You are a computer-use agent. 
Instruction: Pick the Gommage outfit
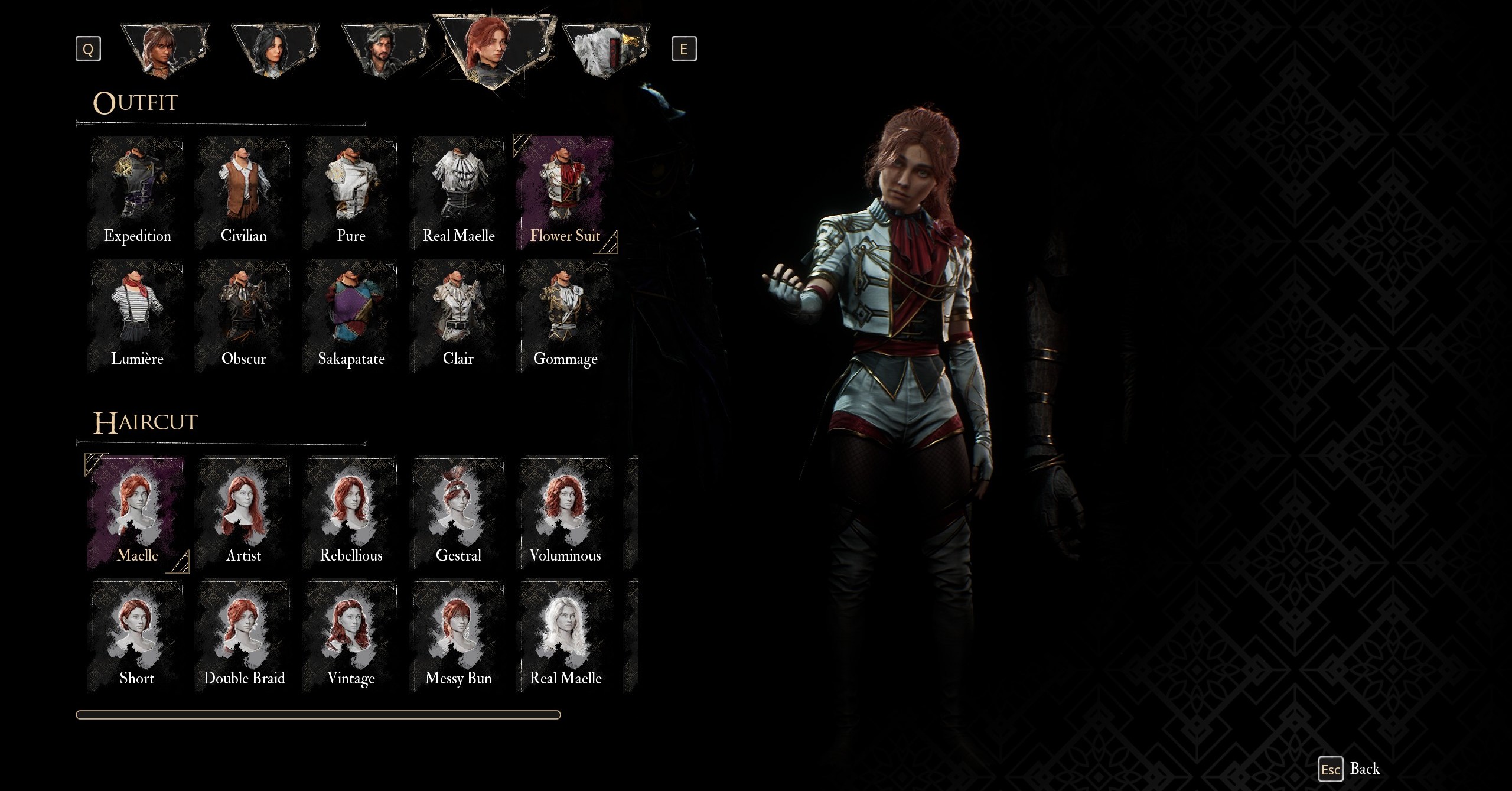point(565,316)
